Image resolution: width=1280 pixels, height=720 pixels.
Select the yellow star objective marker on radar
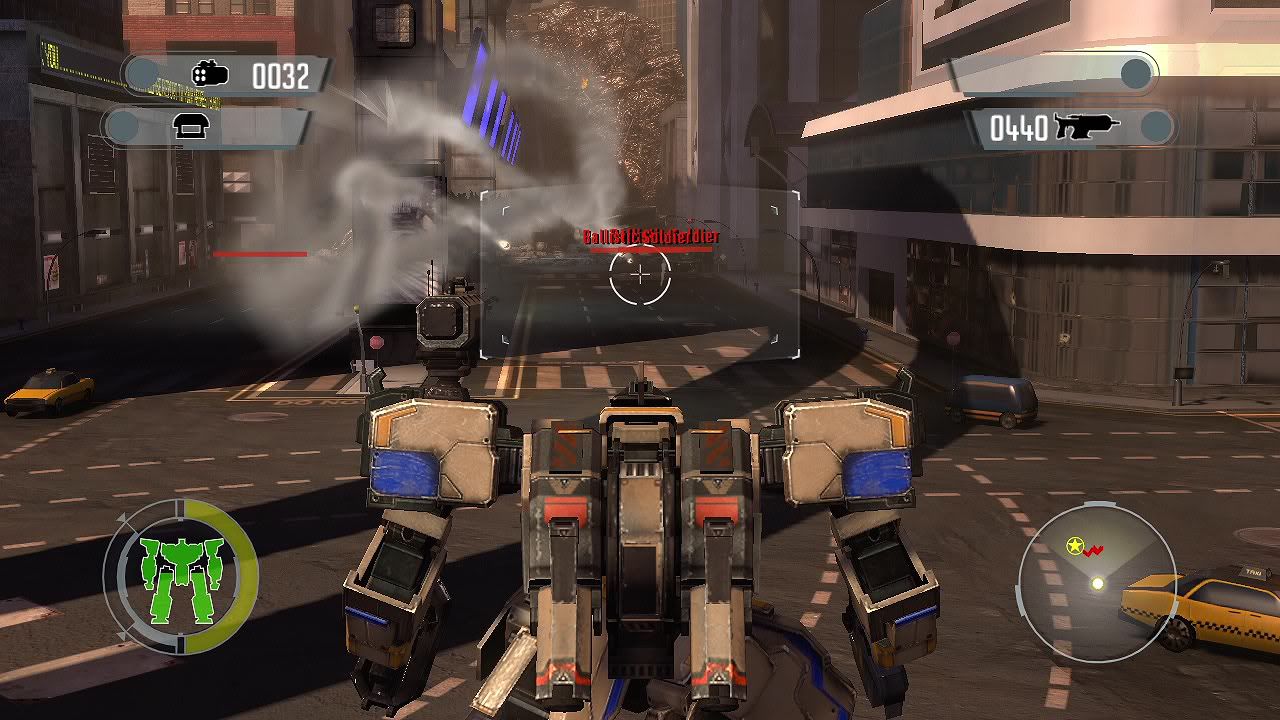(x=1075, y=546)
